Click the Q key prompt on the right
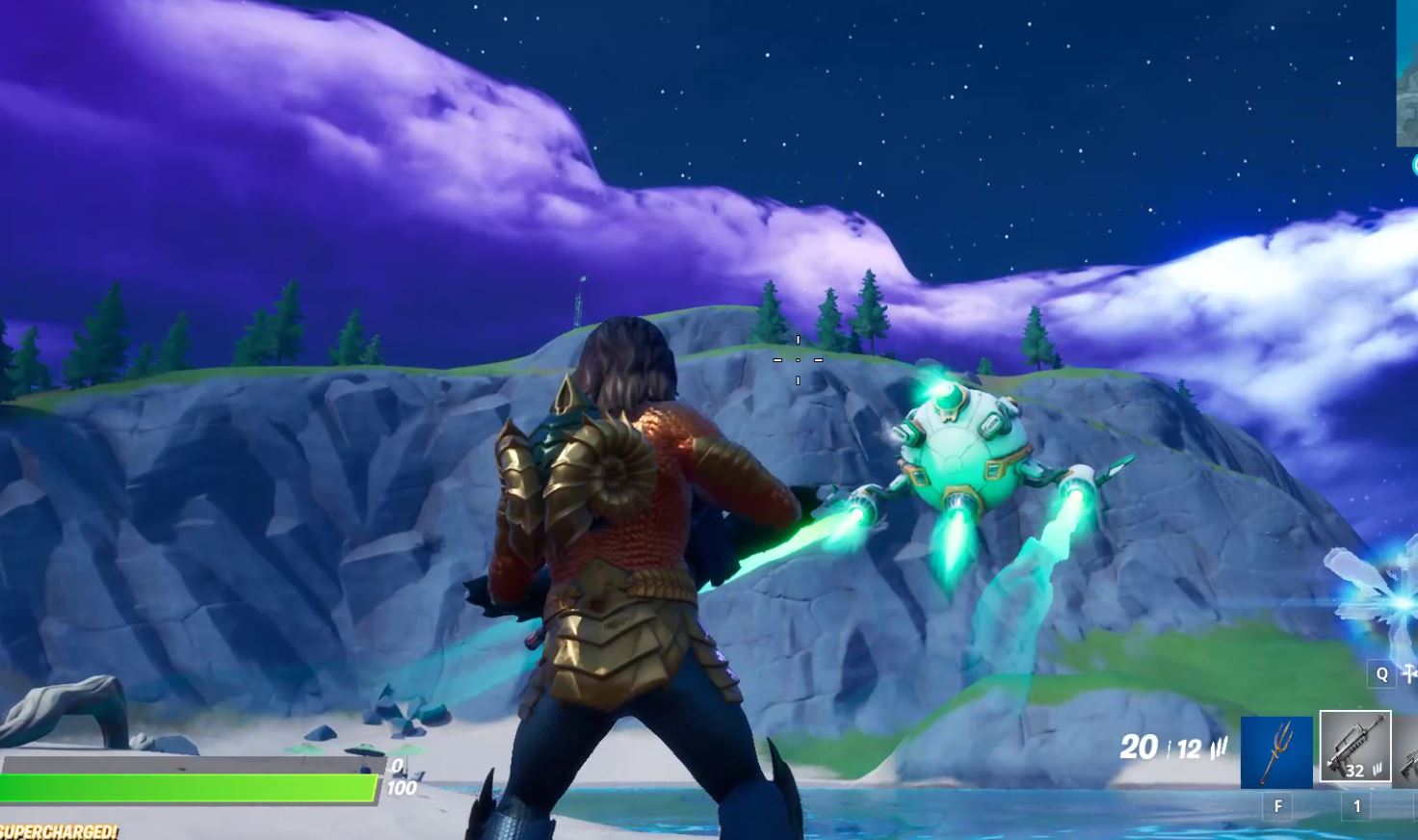This screenshot has width=1418, height=840. 1382,675
